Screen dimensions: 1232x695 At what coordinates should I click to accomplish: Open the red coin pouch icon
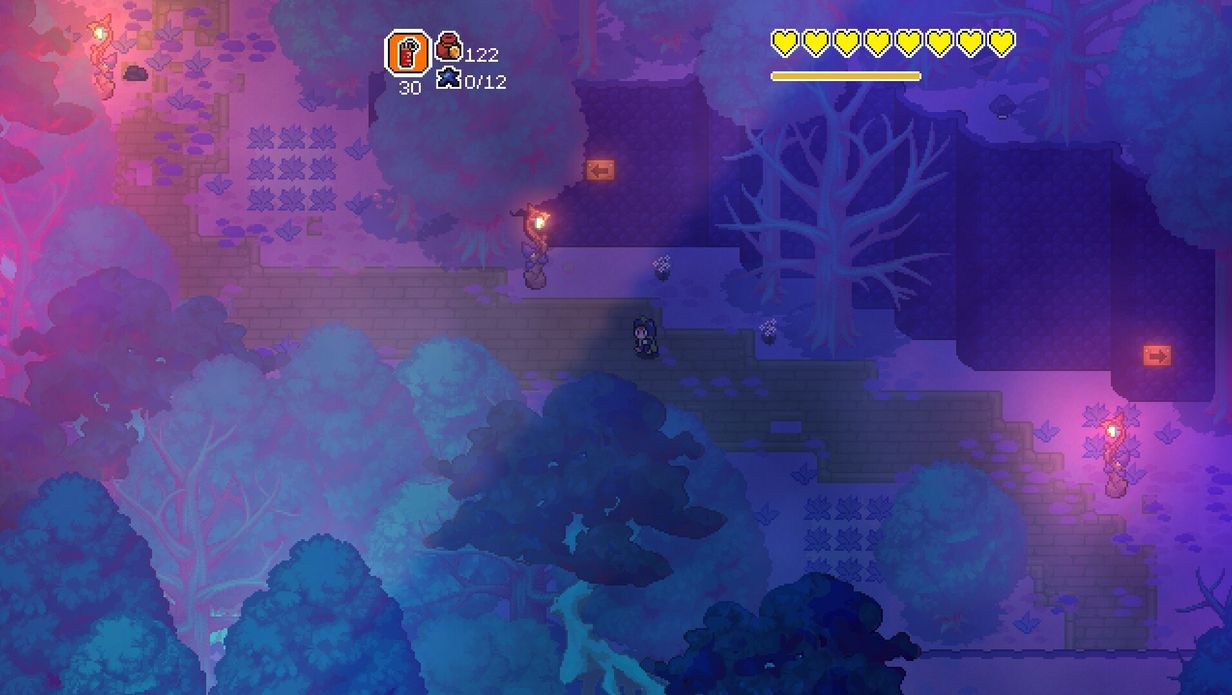448,46
